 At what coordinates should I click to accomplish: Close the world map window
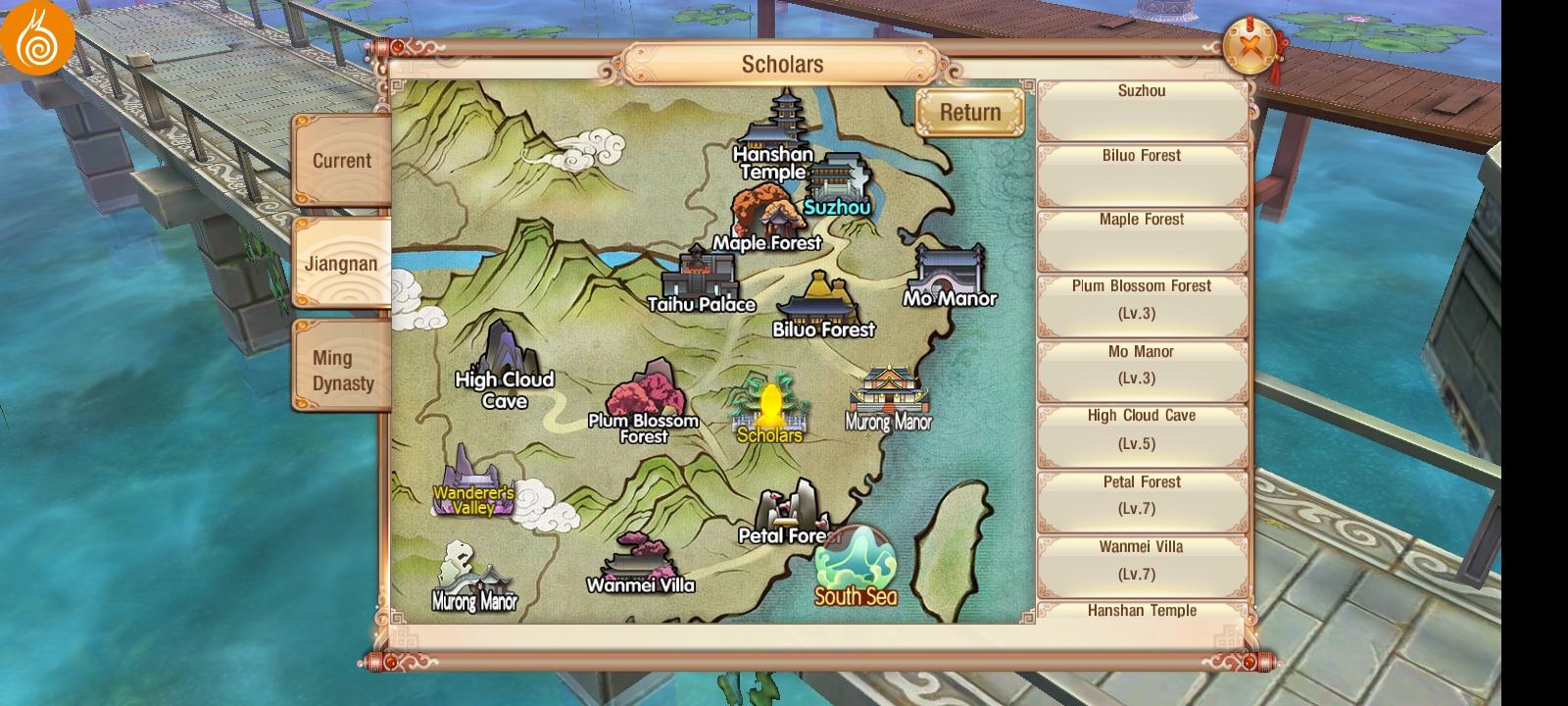tap(1249, 46)
